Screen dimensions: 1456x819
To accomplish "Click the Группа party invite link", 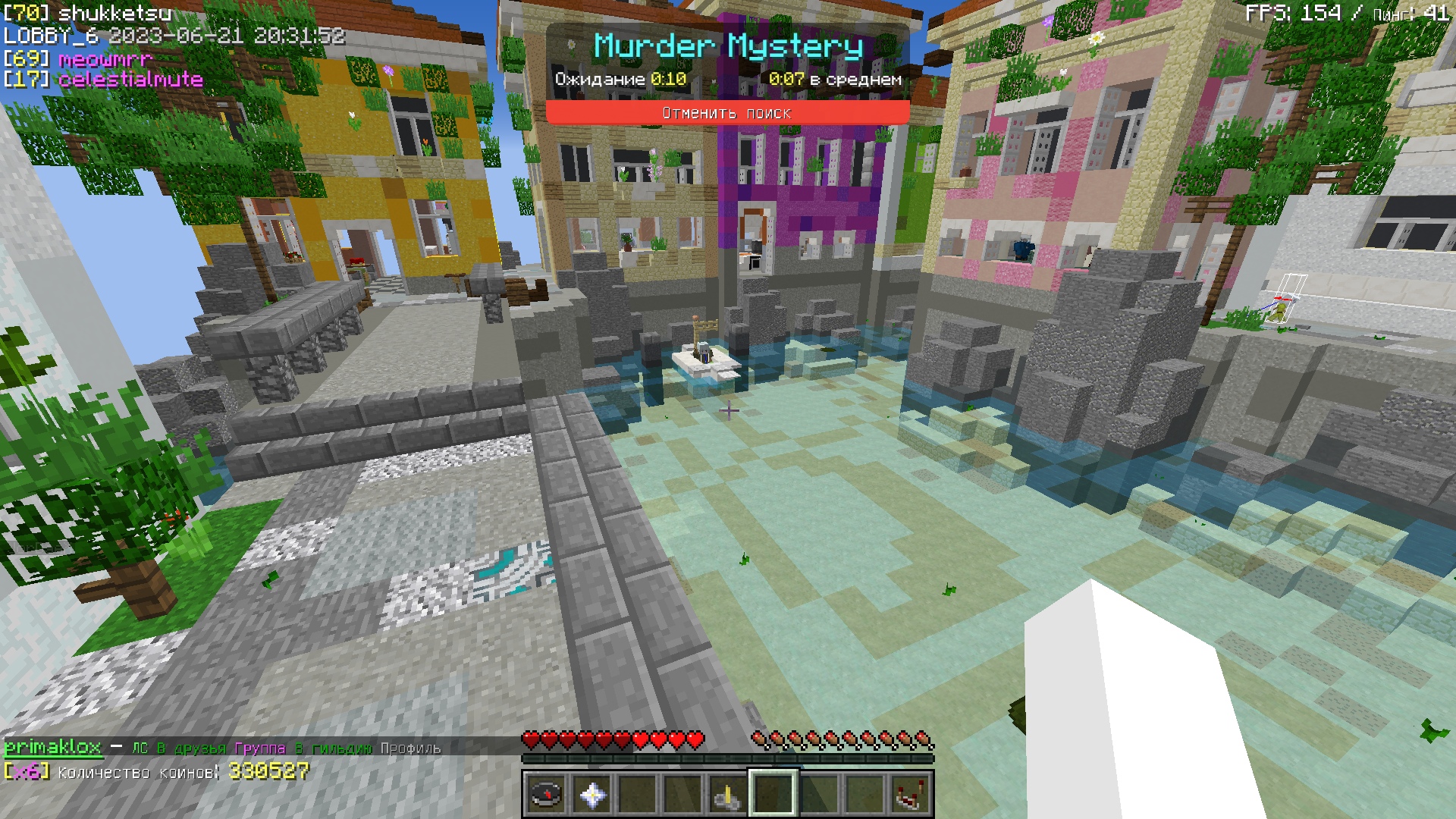I will click(260, 748).
